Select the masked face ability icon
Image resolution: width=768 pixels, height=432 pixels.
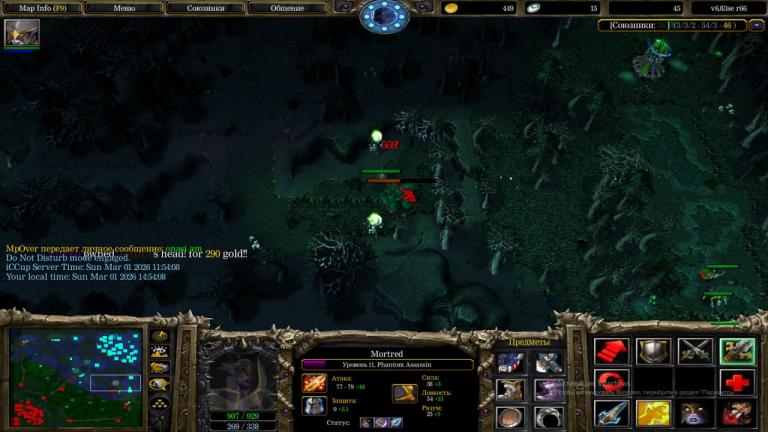tap(695, 414)
